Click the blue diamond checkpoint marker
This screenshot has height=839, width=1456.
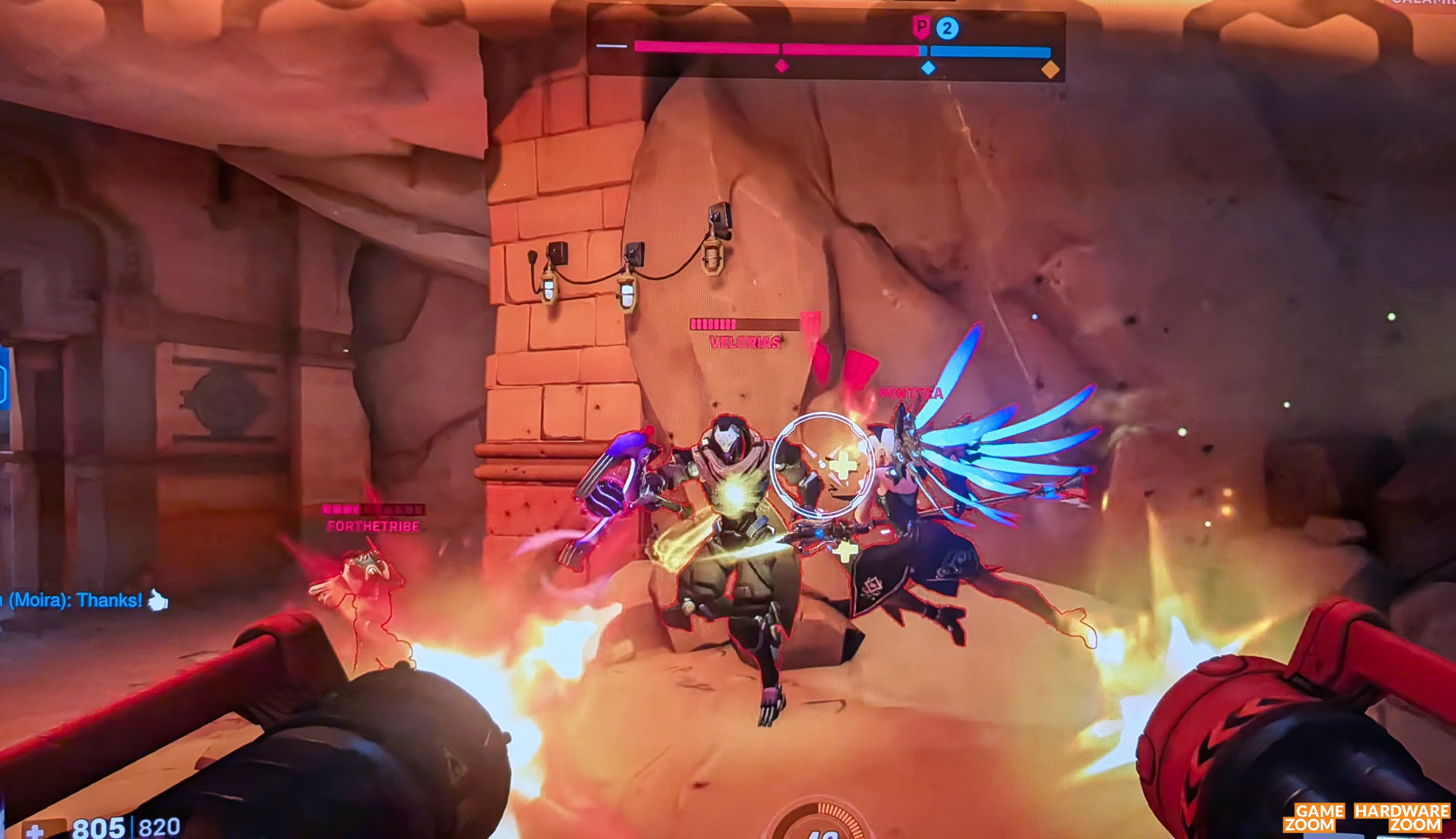pos(928,68)
